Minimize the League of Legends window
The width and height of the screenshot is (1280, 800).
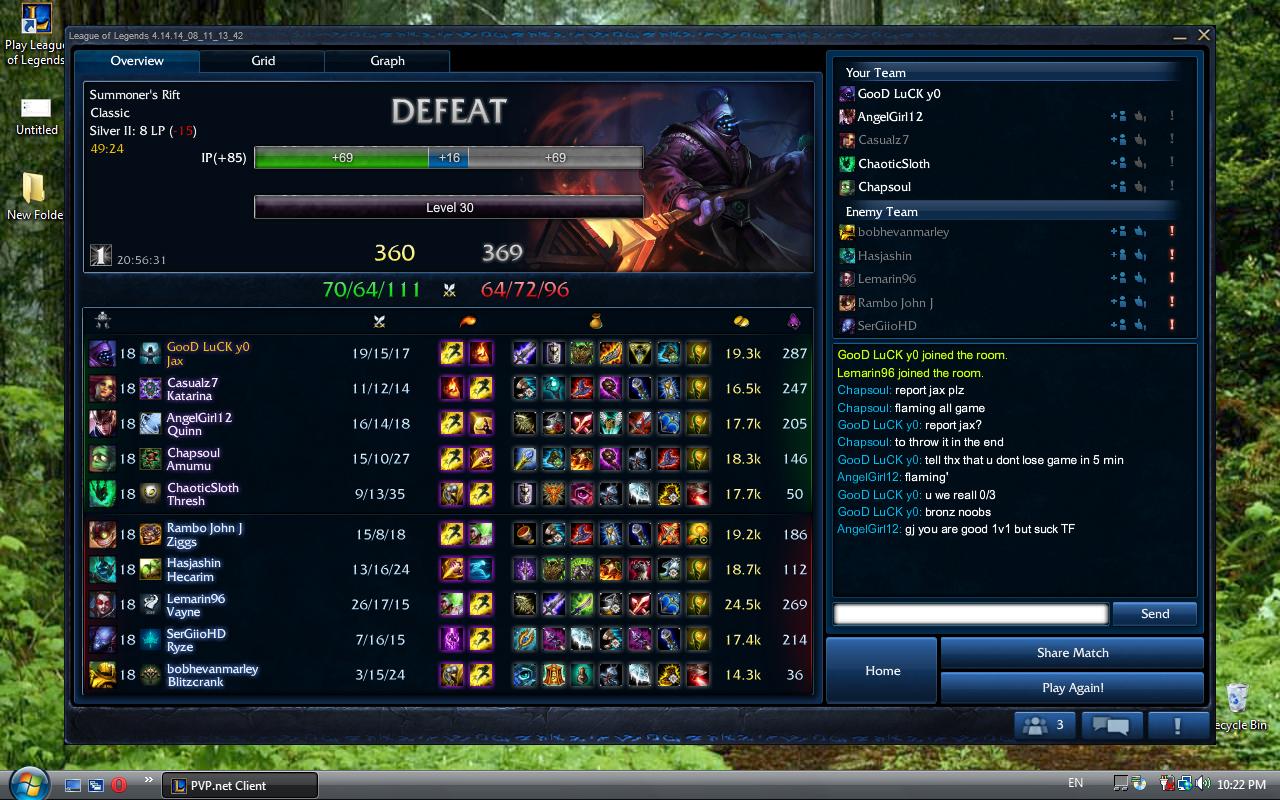tap(1181, 36)
